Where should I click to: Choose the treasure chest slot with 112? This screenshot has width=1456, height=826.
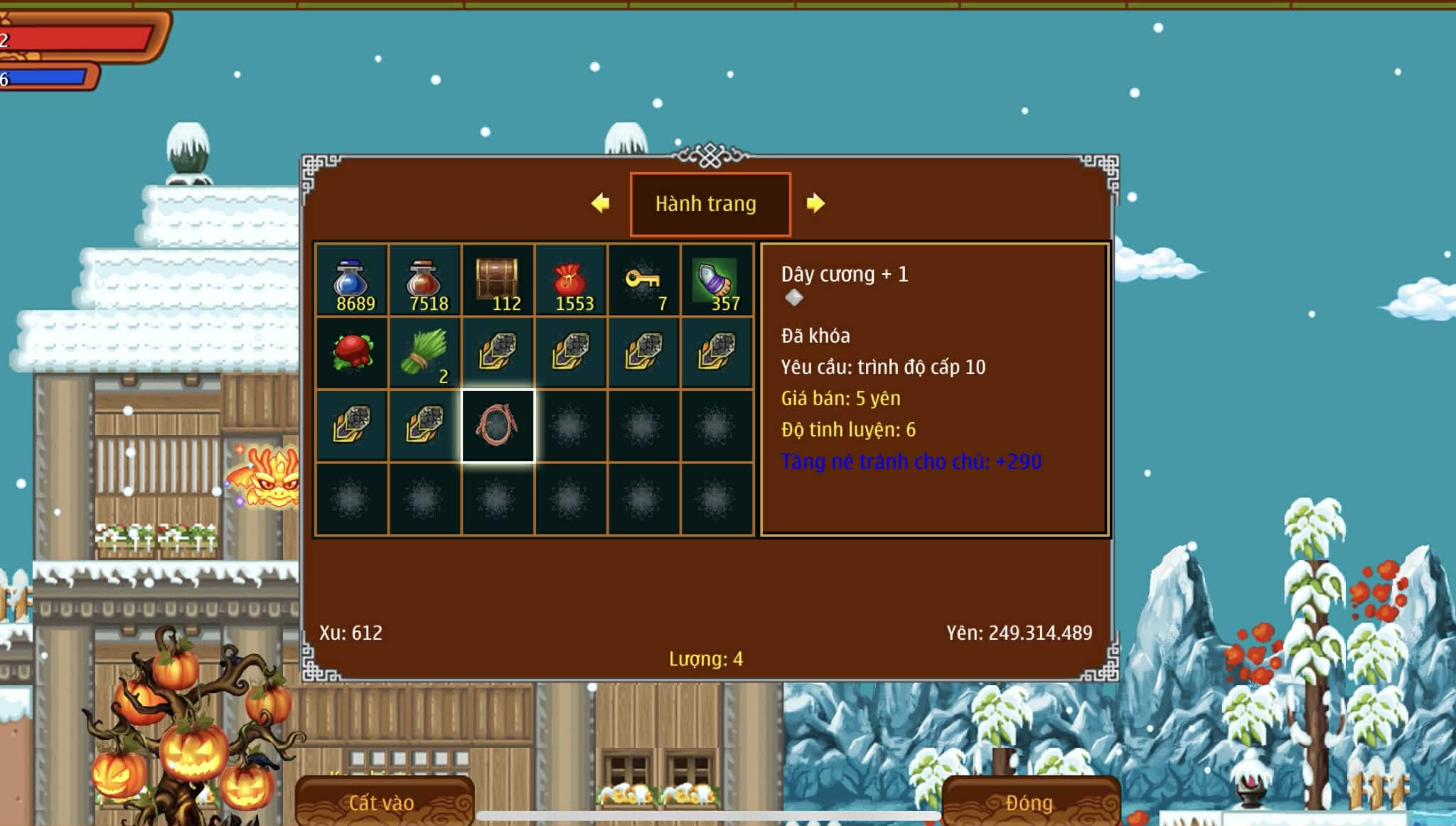tap(498, 281)
